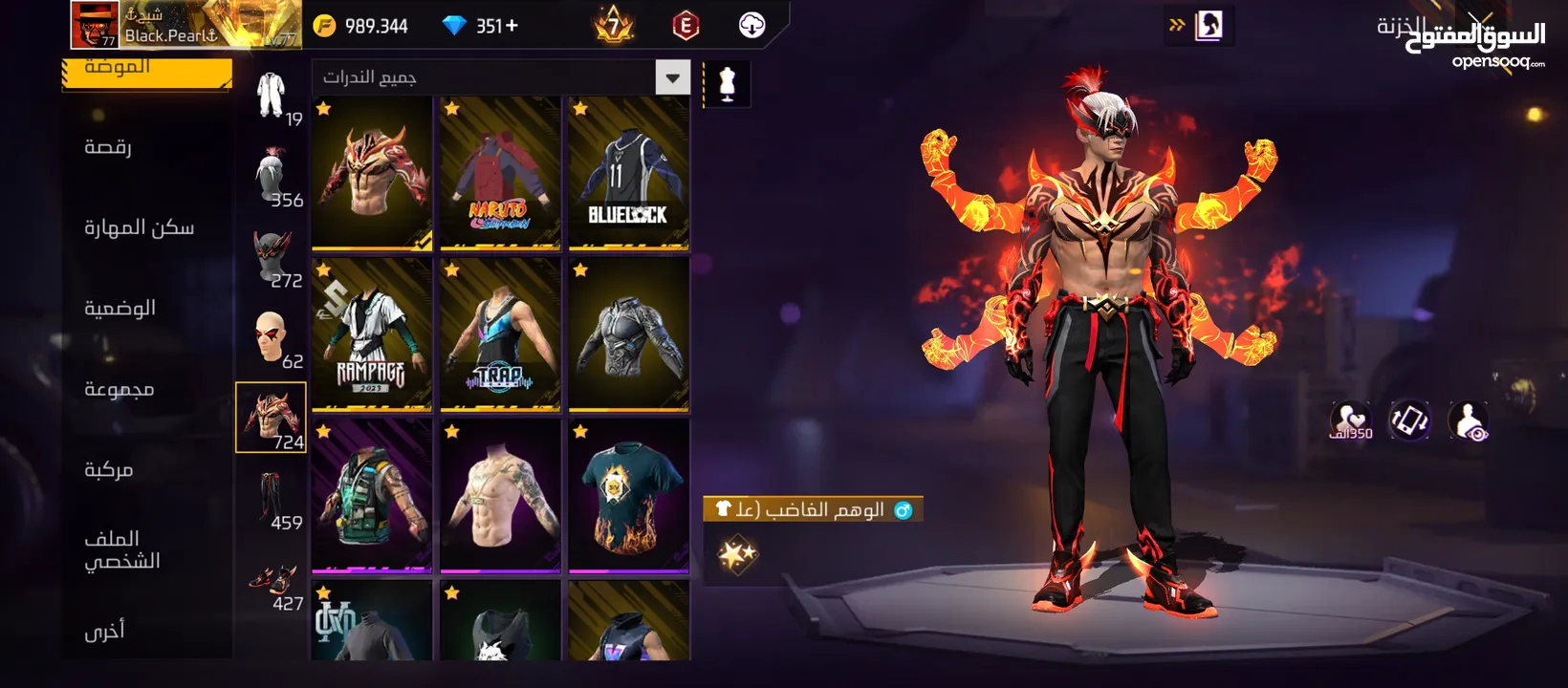
Task: Choose the Naruto Shippuden jacket
Action: 500,174
